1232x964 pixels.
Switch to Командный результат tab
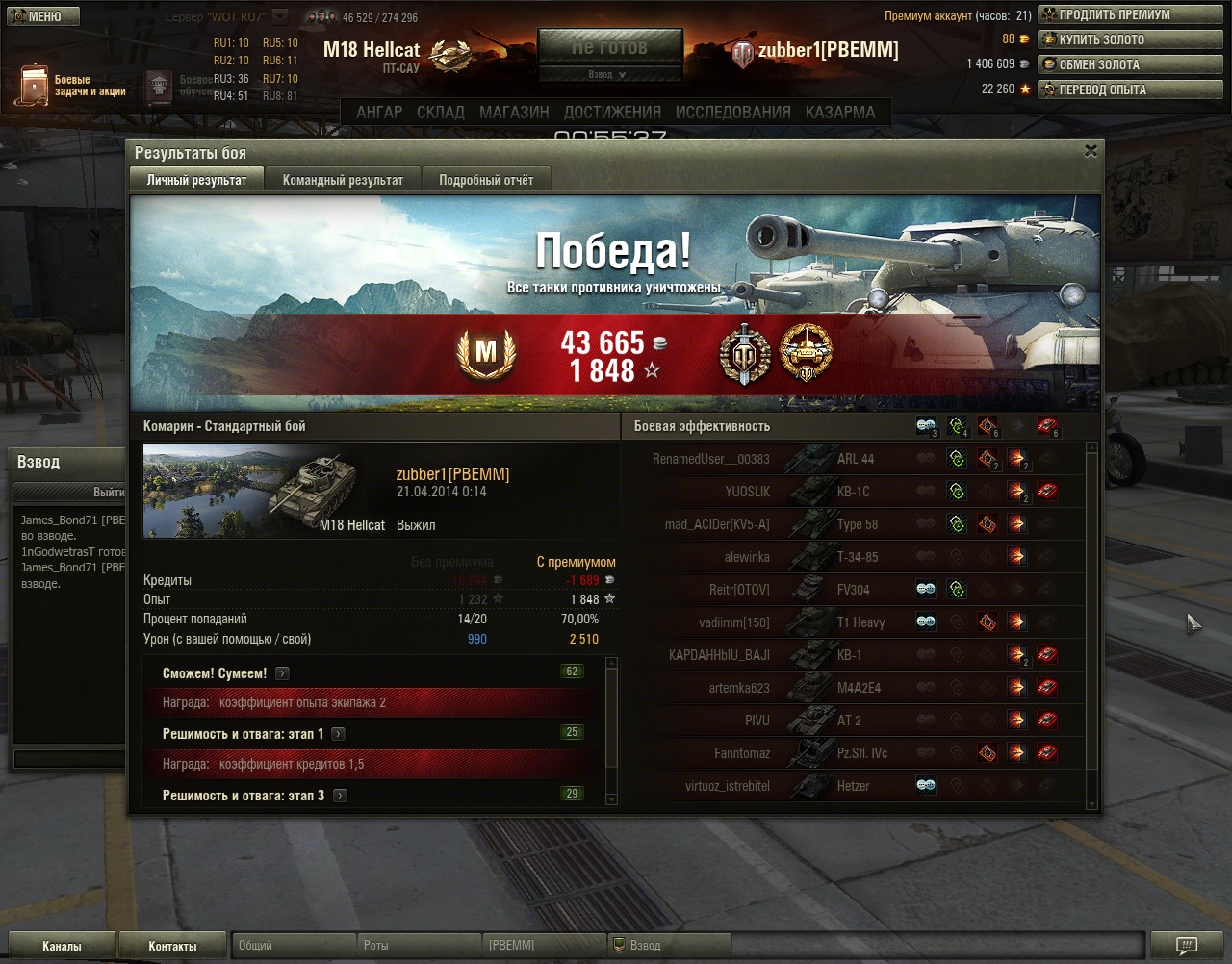point(343,180)
